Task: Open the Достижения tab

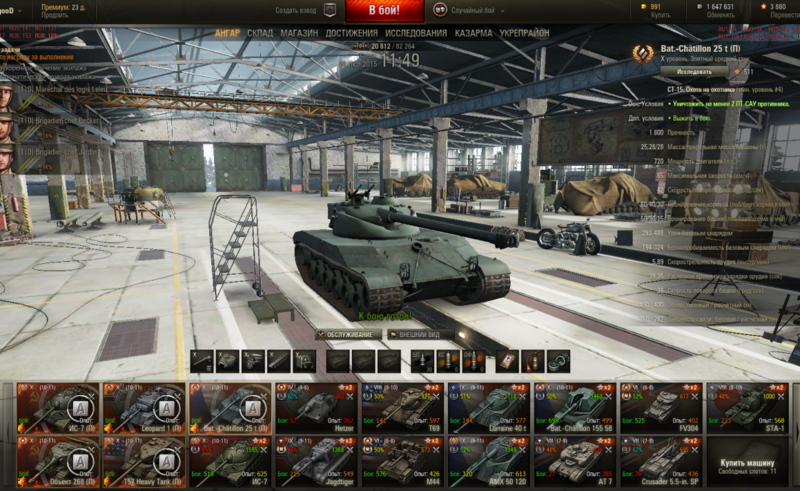Action: point(351,33)
